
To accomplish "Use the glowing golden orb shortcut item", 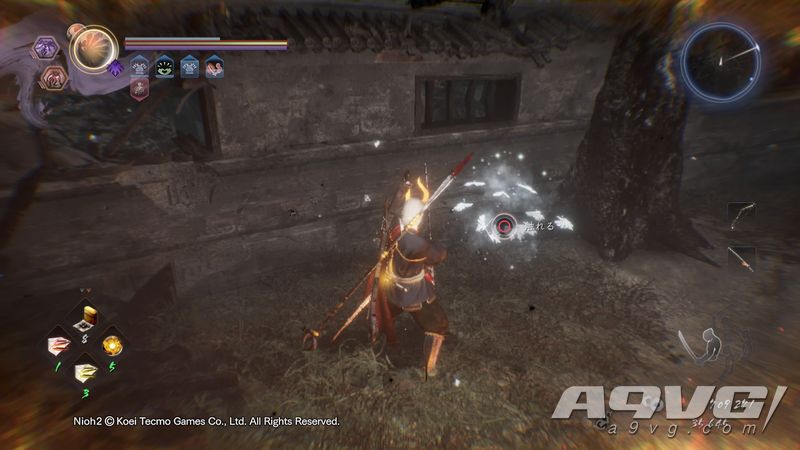I will [x=113, y=344].
